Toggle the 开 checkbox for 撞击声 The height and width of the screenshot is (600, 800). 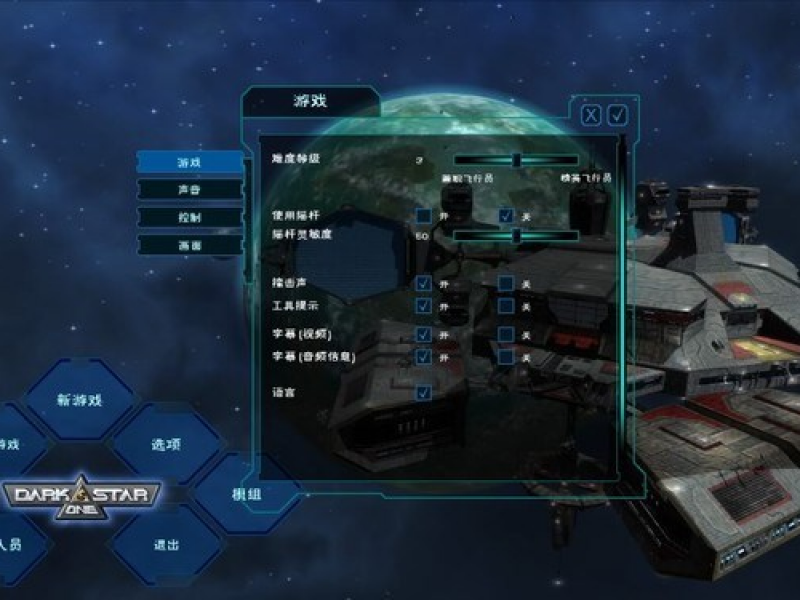(424, 284)
